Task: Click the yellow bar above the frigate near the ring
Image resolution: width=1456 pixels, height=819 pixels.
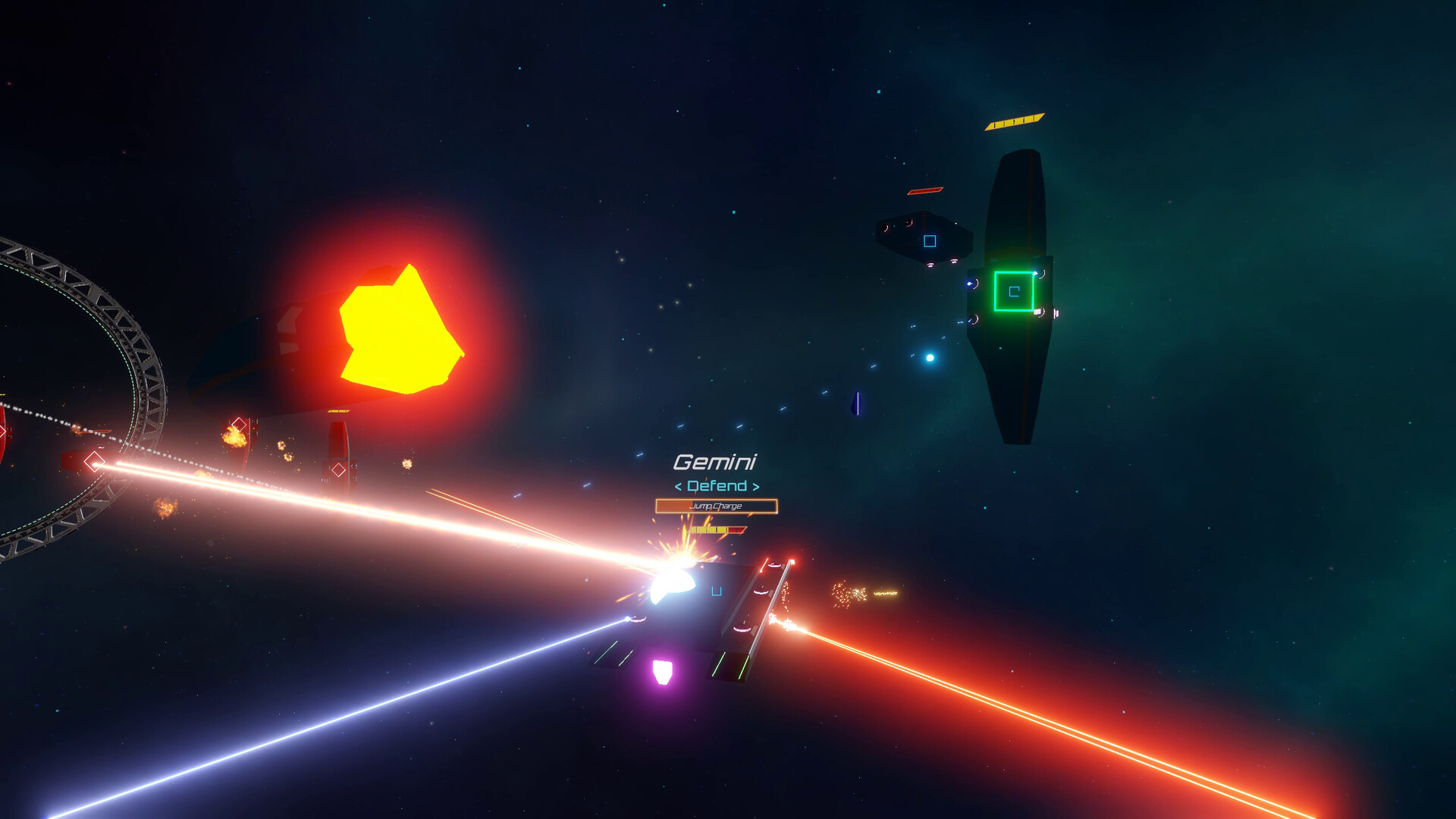Action: pos(338,410)
